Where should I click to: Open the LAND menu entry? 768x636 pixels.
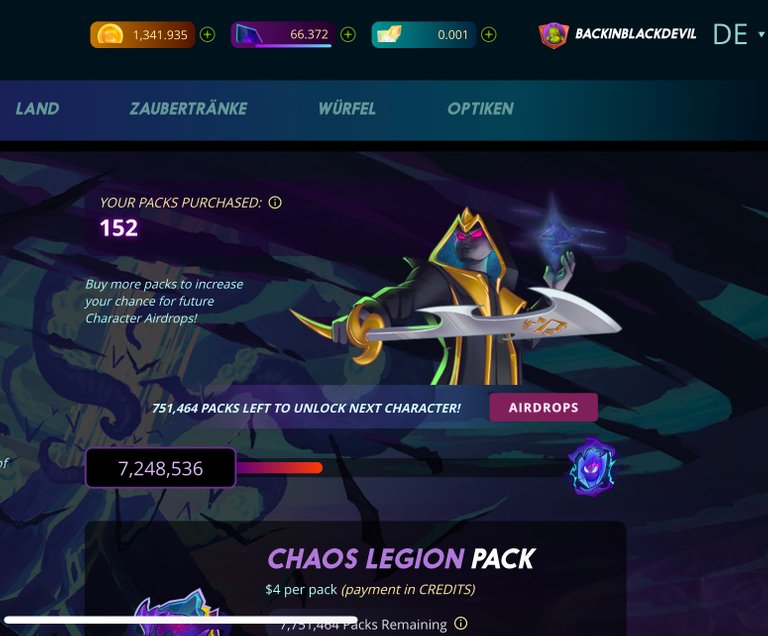tap(37, 109)
